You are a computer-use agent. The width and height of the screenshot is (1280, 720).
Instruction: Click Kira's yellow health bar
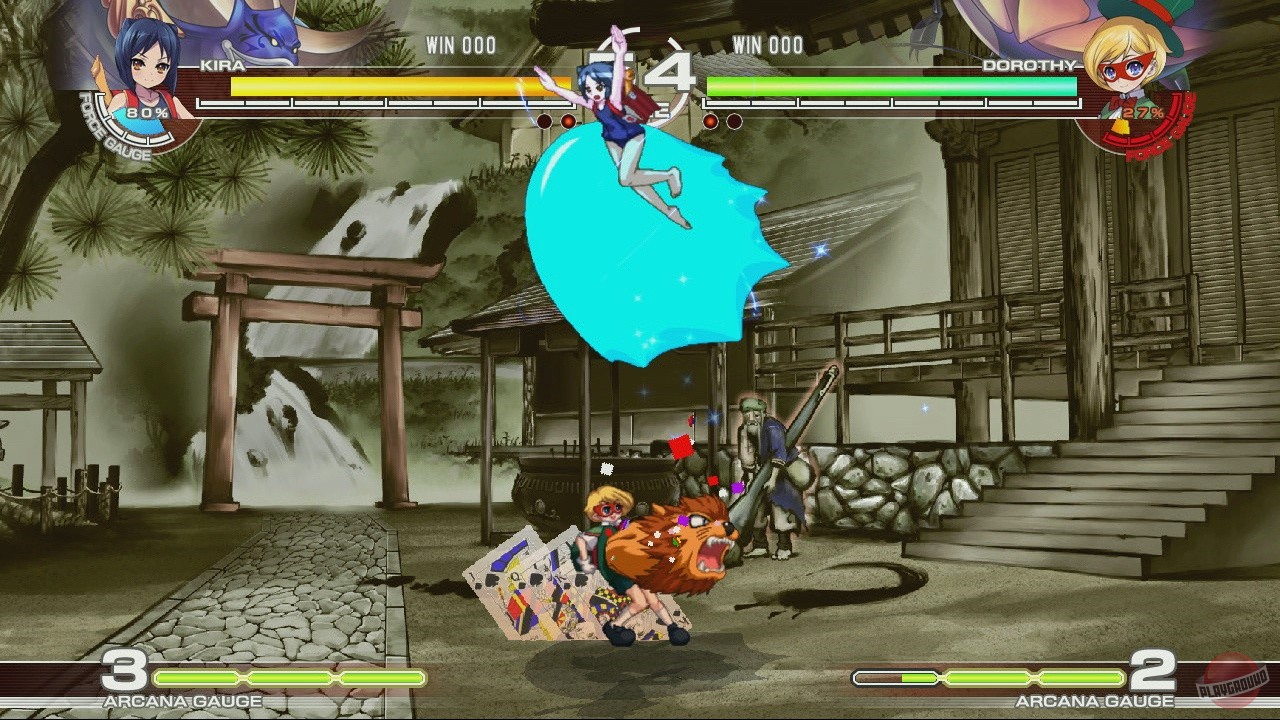pos(380,85)
